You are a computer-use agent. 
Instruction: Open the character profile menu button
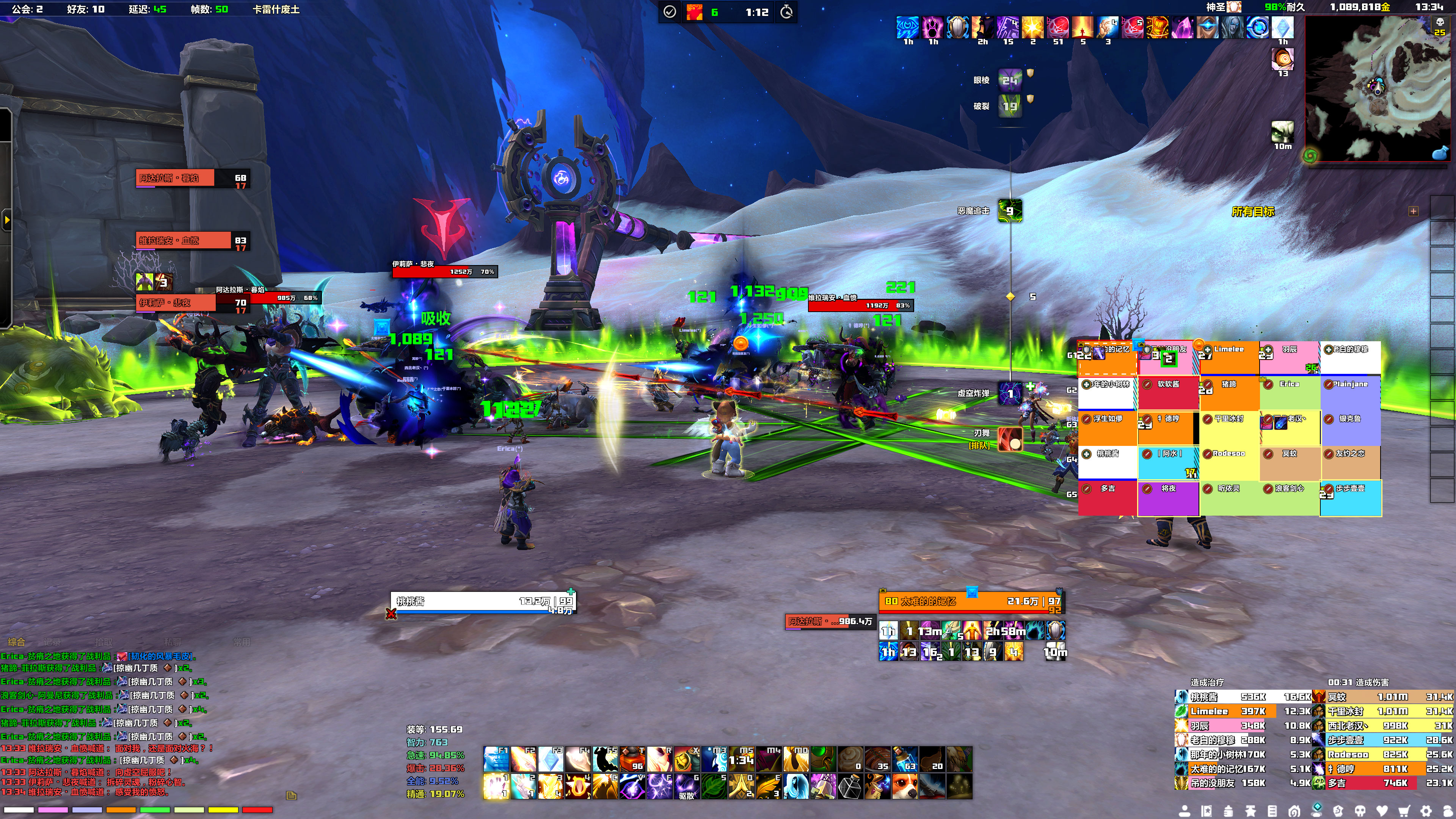coord(1184,811)
